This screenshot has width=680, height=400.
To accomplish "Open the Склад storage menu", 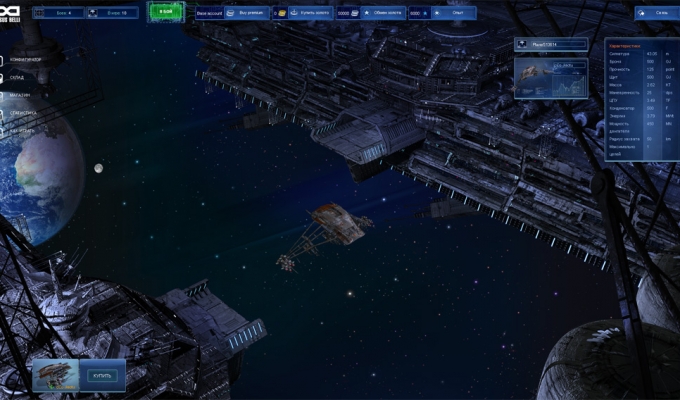I will click(24, 78).
